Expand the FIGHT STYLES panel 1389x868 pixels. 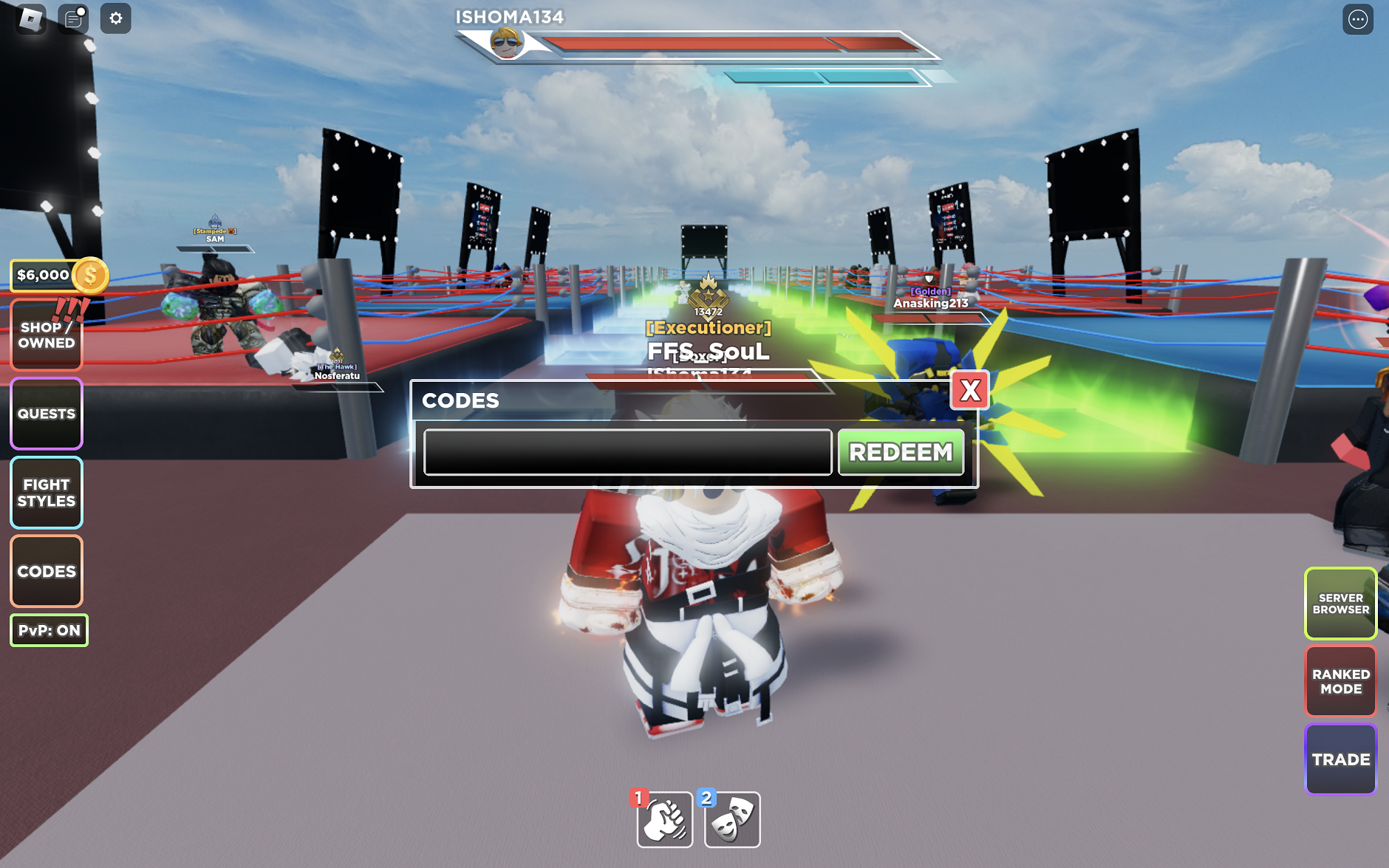[46, 492]
